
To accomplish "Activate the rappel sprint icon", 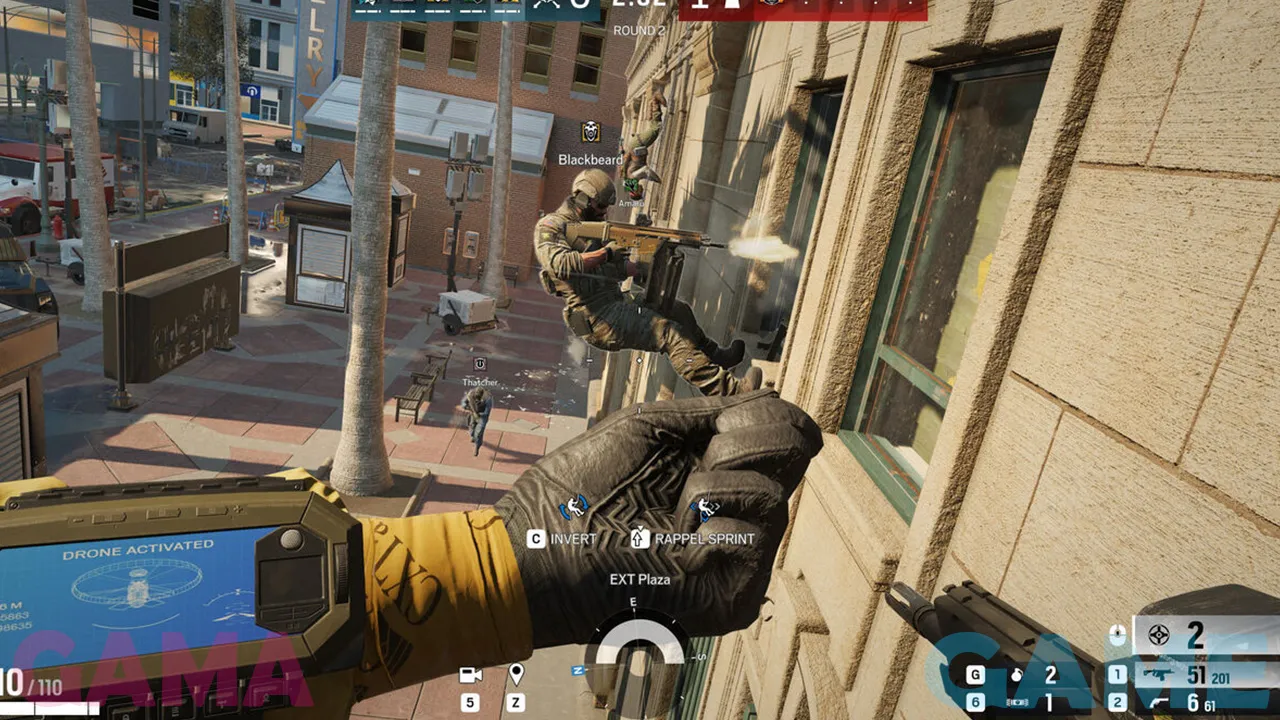I will pyautogui.click(x=705, y=510).
